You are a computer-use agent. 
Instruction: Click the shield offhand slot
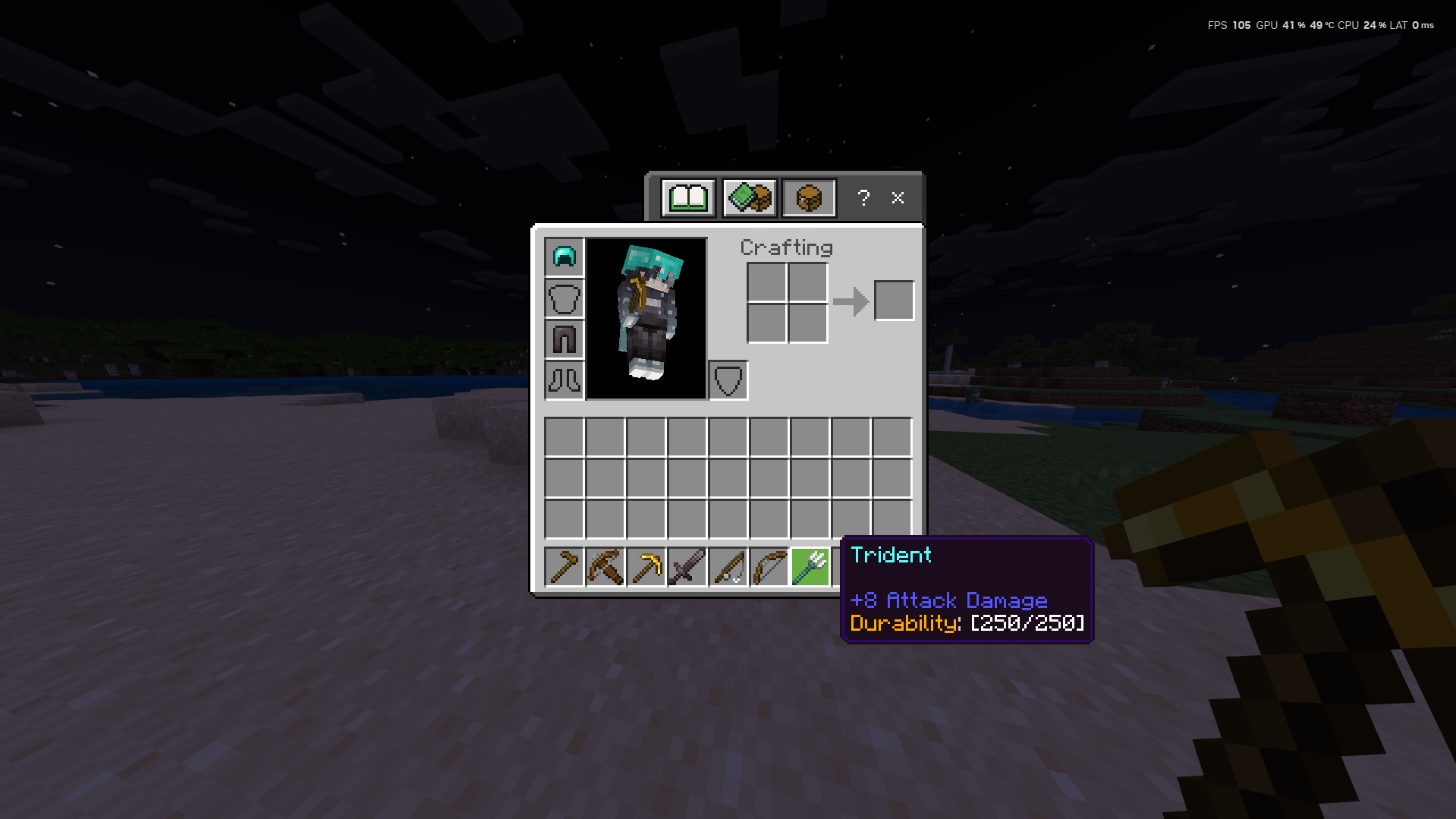tap(728, 381)
